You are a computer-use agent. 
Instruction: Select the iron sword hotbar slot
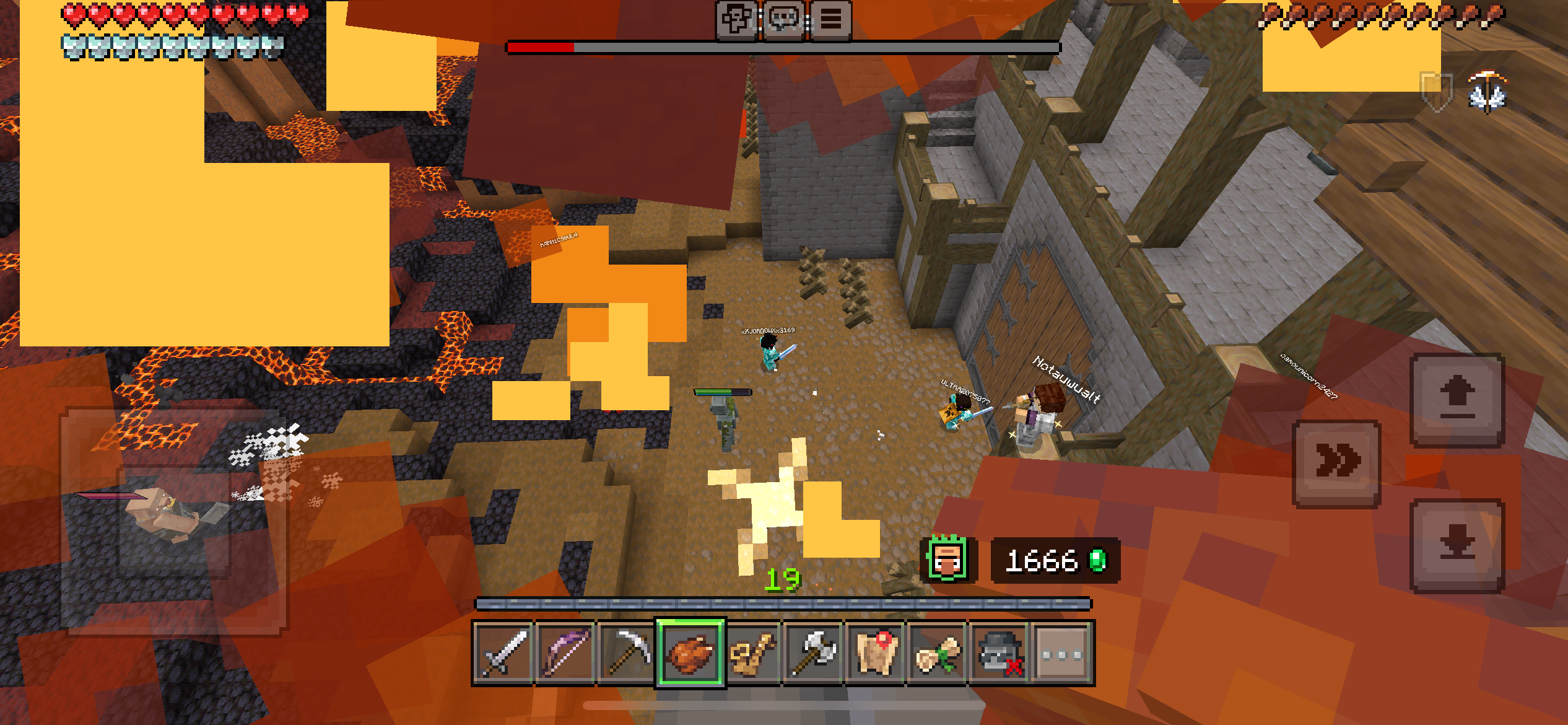(x=503, y=652)
